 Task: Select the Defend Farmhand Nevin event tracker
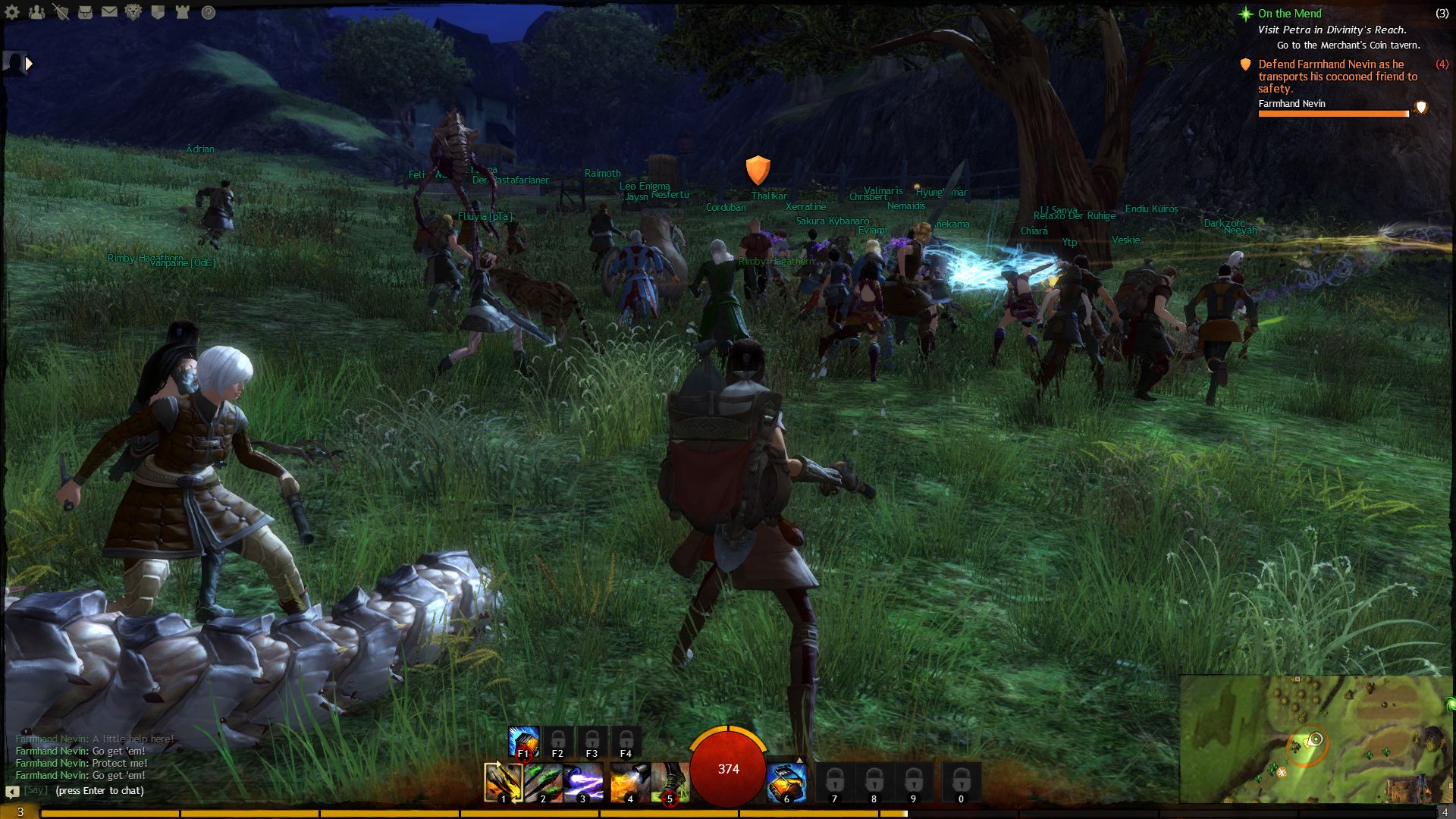(1331, 76)
